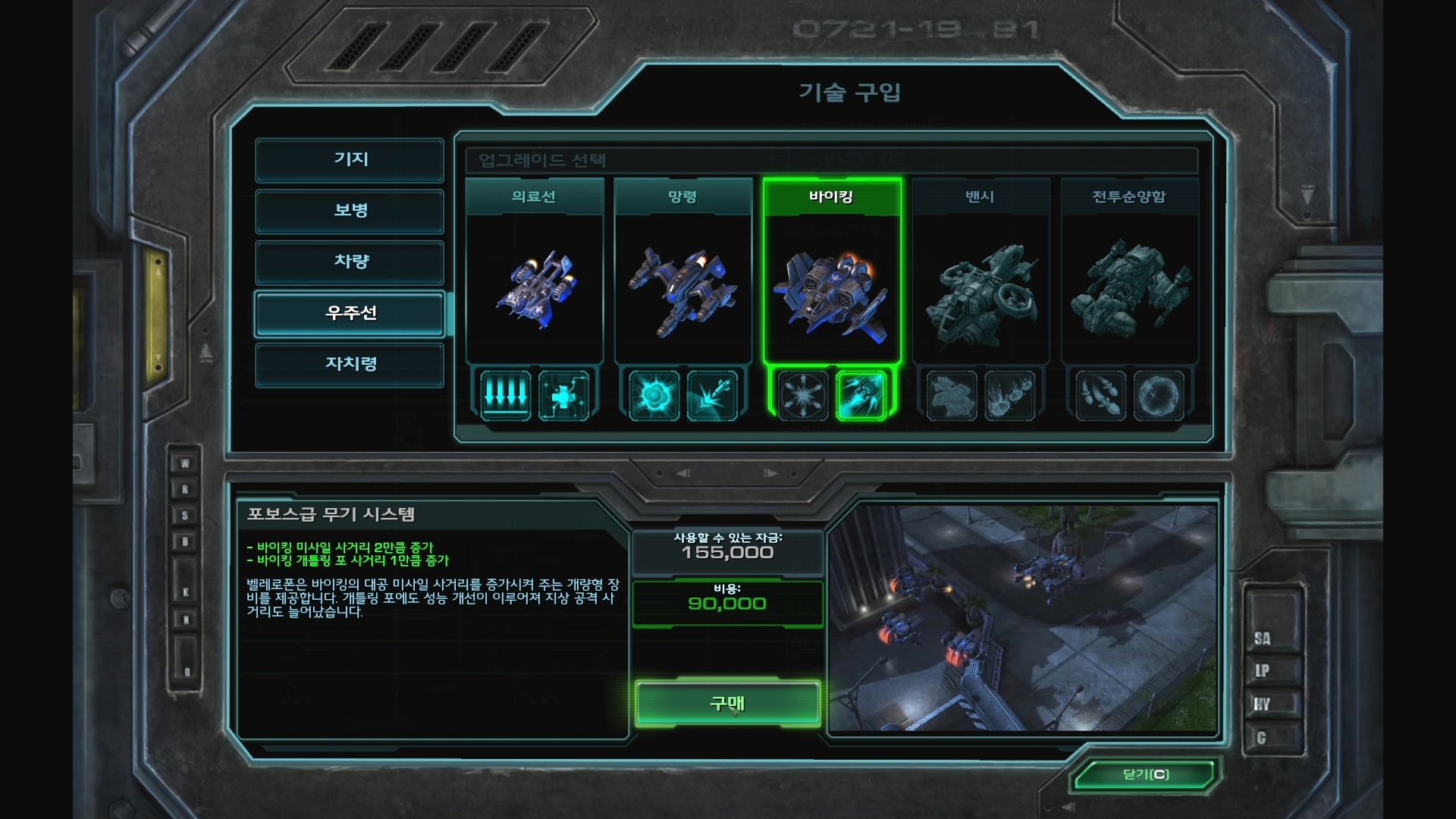
Task: Choose the 의료선 medical cross upgrade
Action: tap(563, 395)
